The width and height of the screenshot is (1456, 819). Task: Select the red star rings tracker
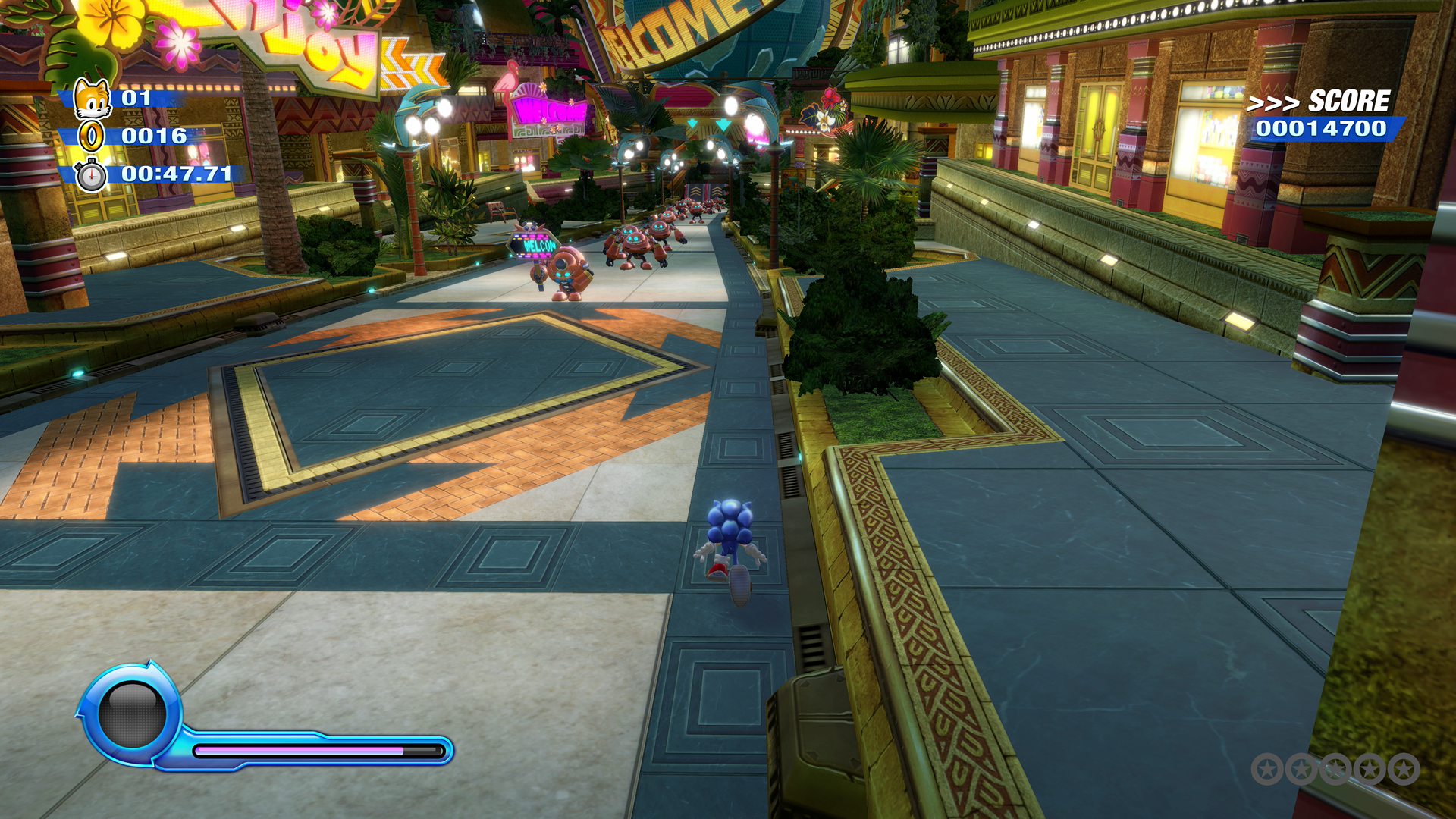coord(1335,769)
